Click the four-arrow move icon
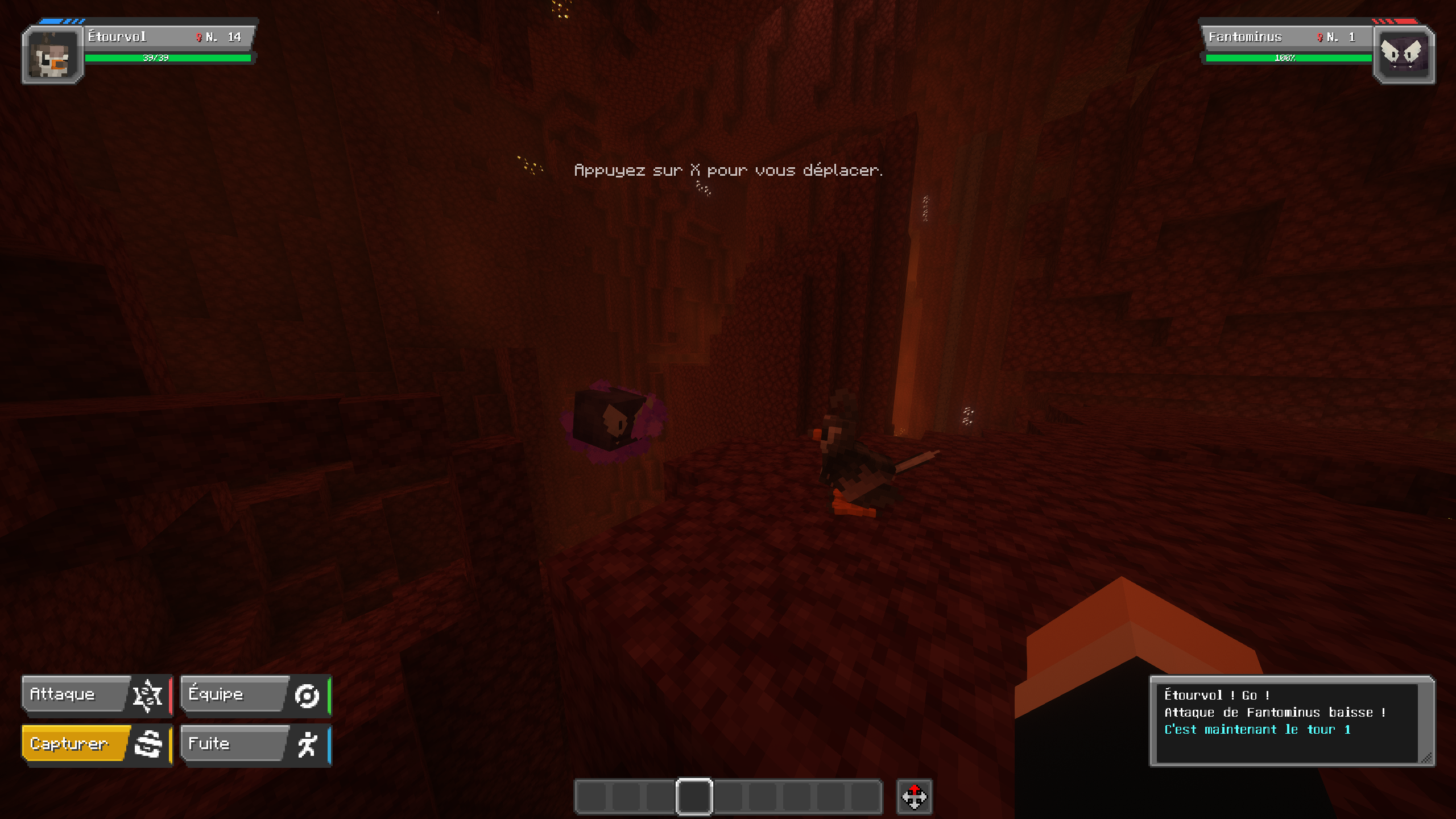Screen dimensions: 1456x819 pos(914,796)
